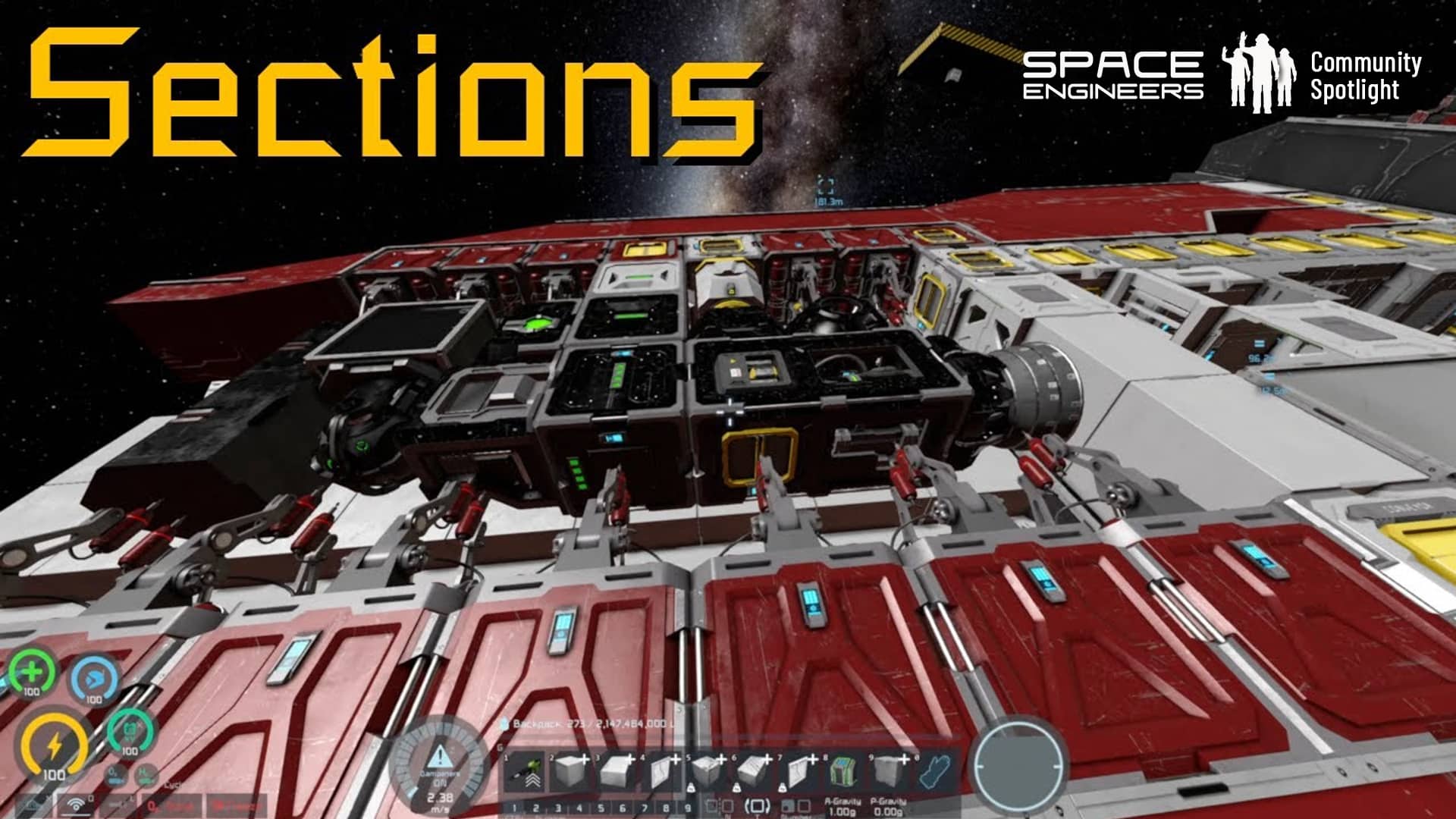
Task: Pick the block in hotbar slot 9
Action: [x=889, y=773]
